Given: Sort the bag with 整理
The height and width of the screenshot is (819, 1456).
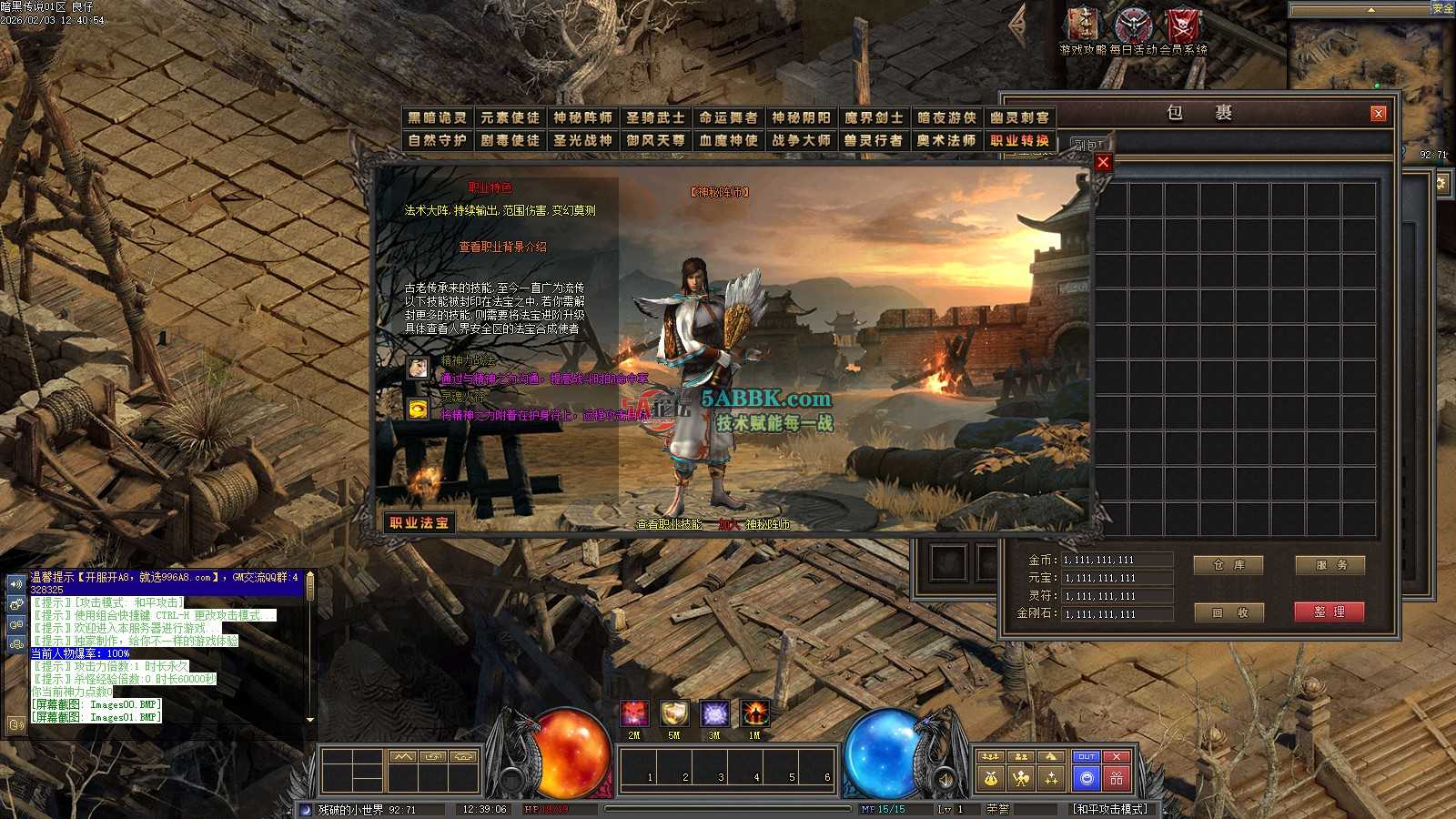Looking at the screenshot, I should 1330,612.
